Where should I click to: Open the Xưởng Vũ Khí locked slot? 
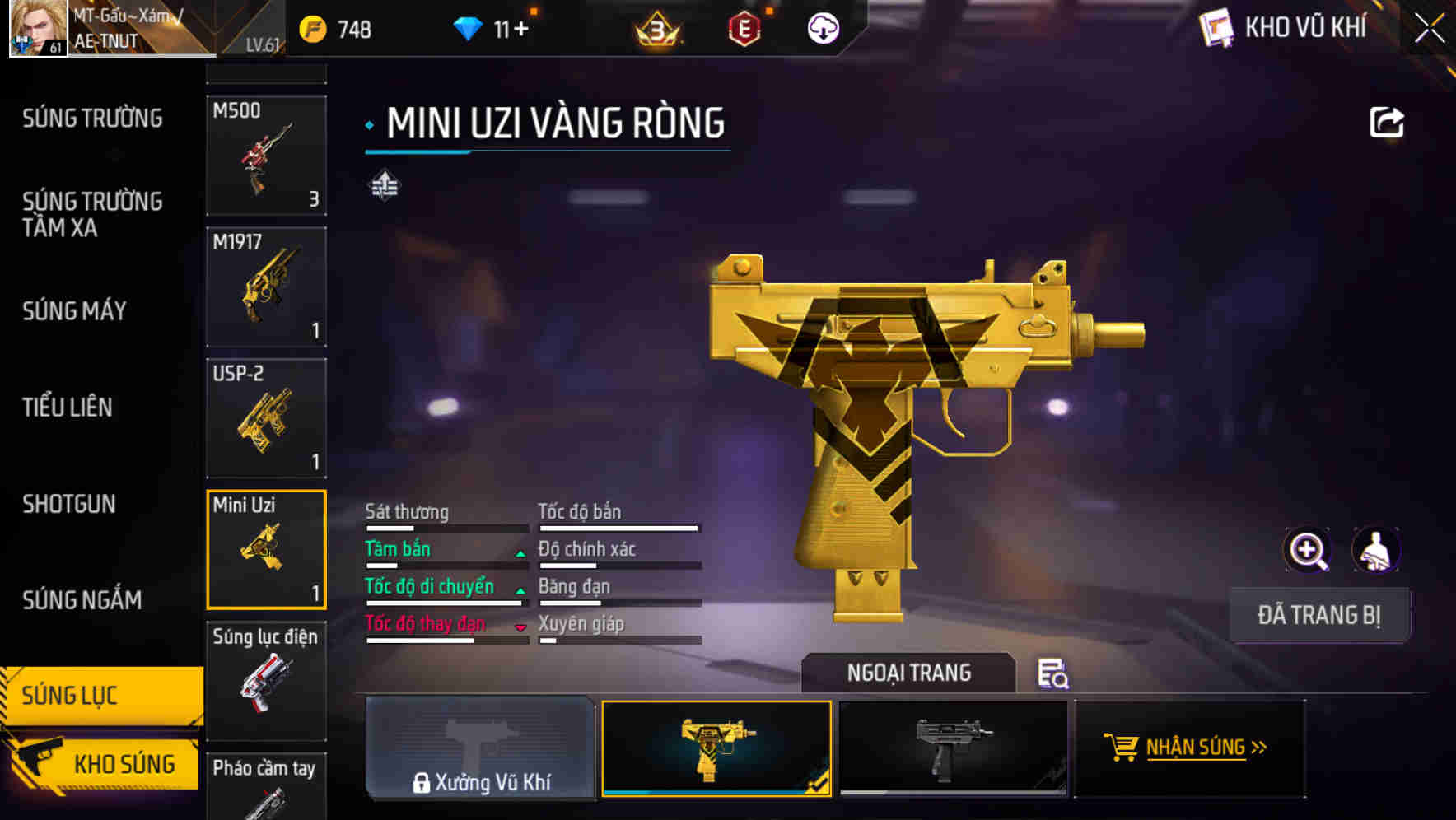coord(480,748)
